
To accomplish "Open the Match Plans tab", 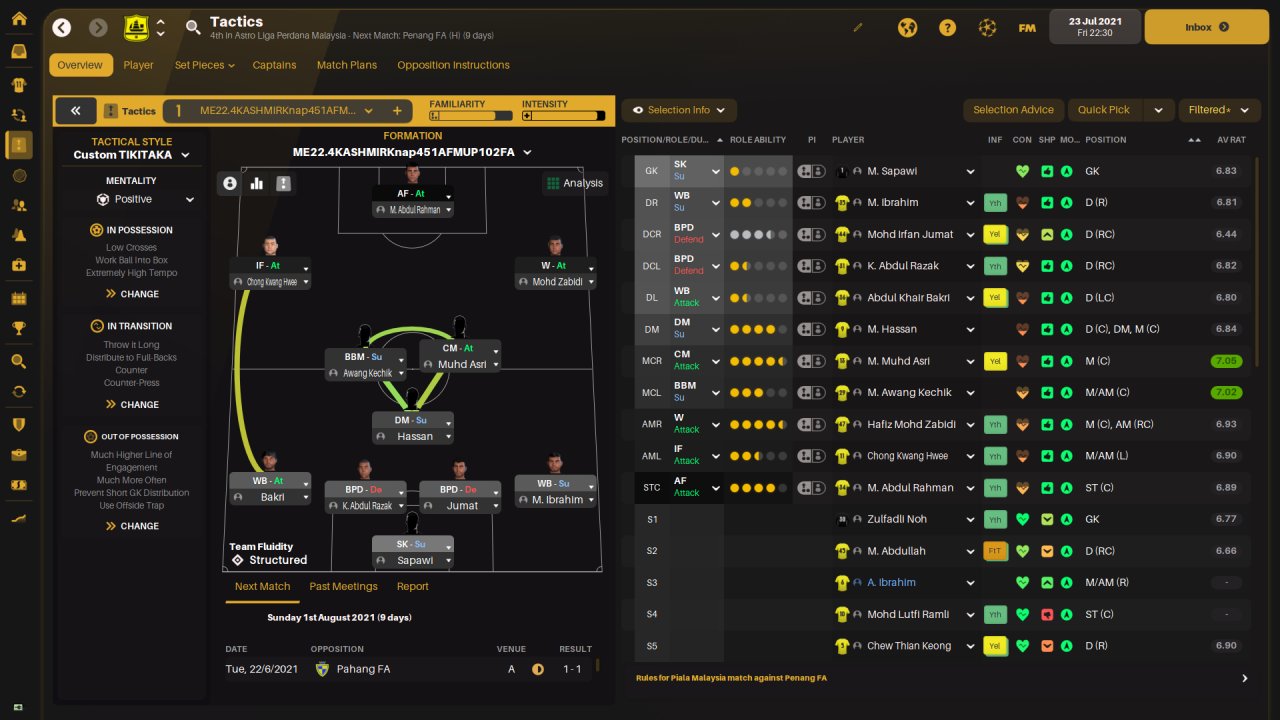I will [347, 65].
